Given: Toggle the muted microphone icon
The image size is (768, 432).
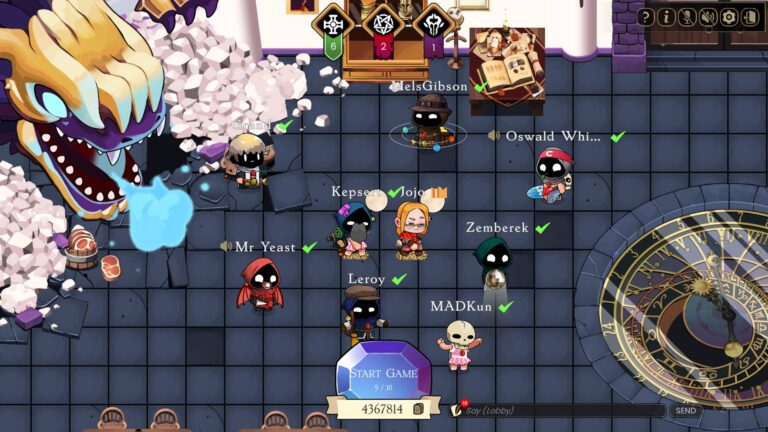Looking at the screenshot, I should tap(687, 17).
